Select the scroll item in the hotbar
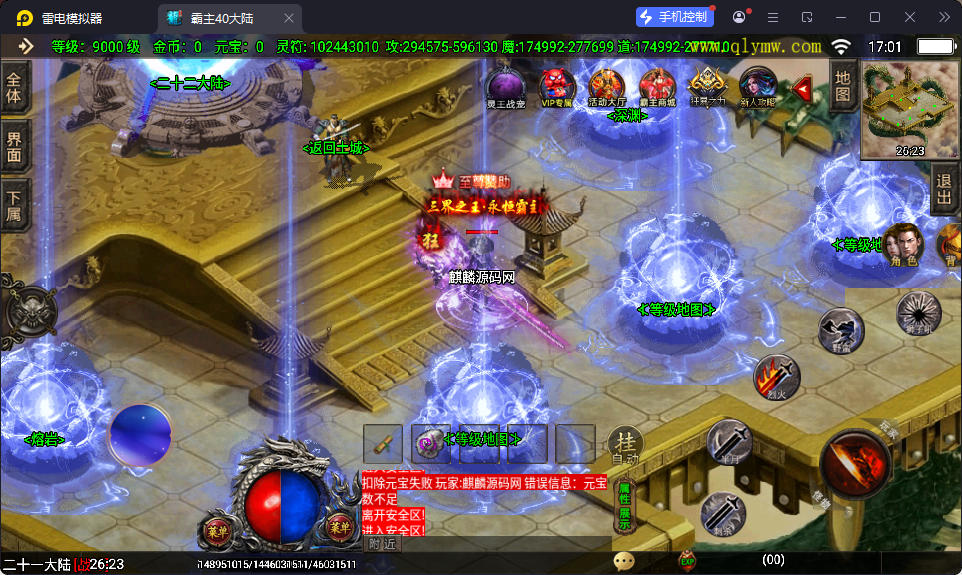 click(383, 444)
